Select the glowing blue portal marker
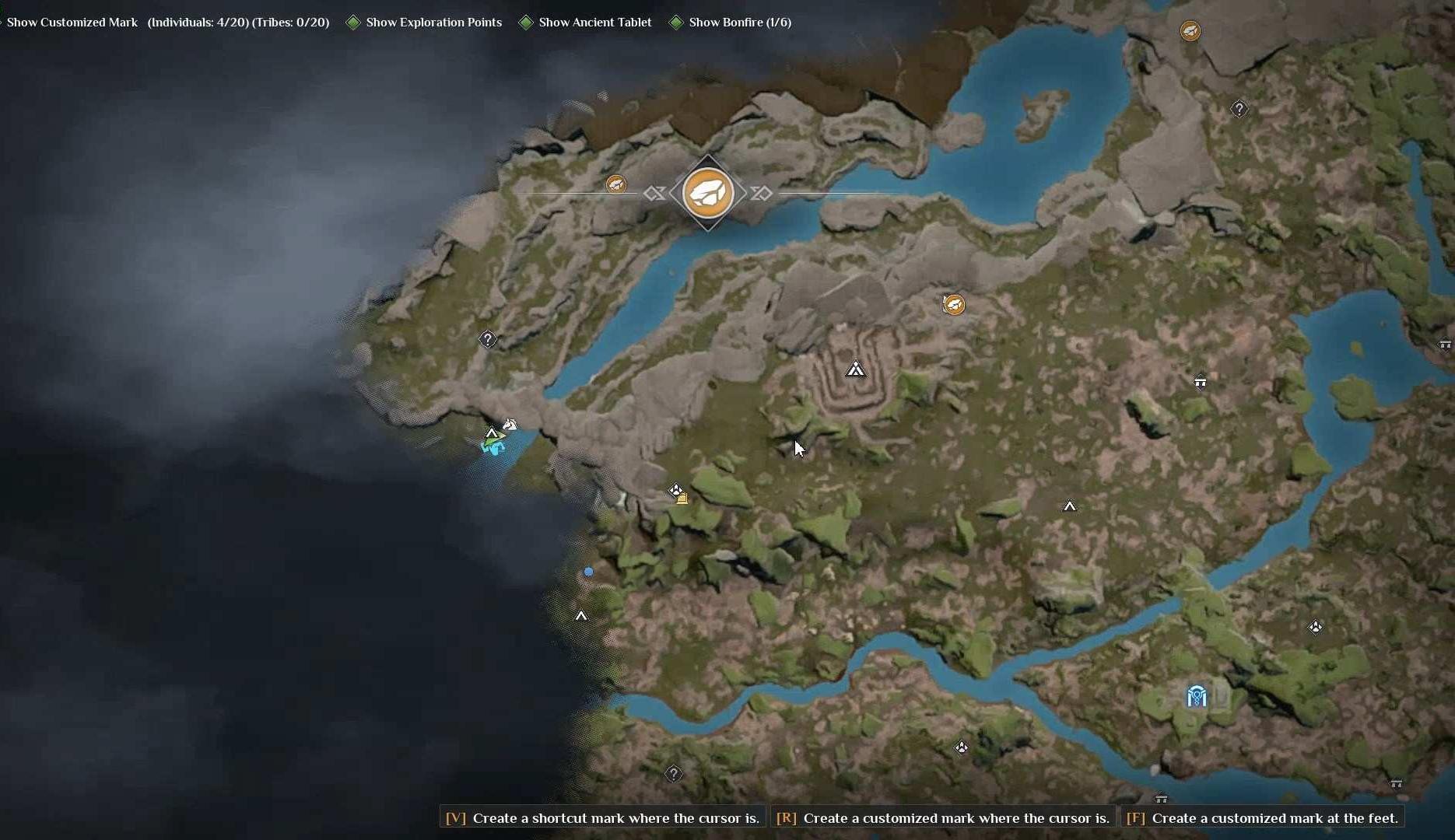The image size is (1455, 840). [1197, 696]
